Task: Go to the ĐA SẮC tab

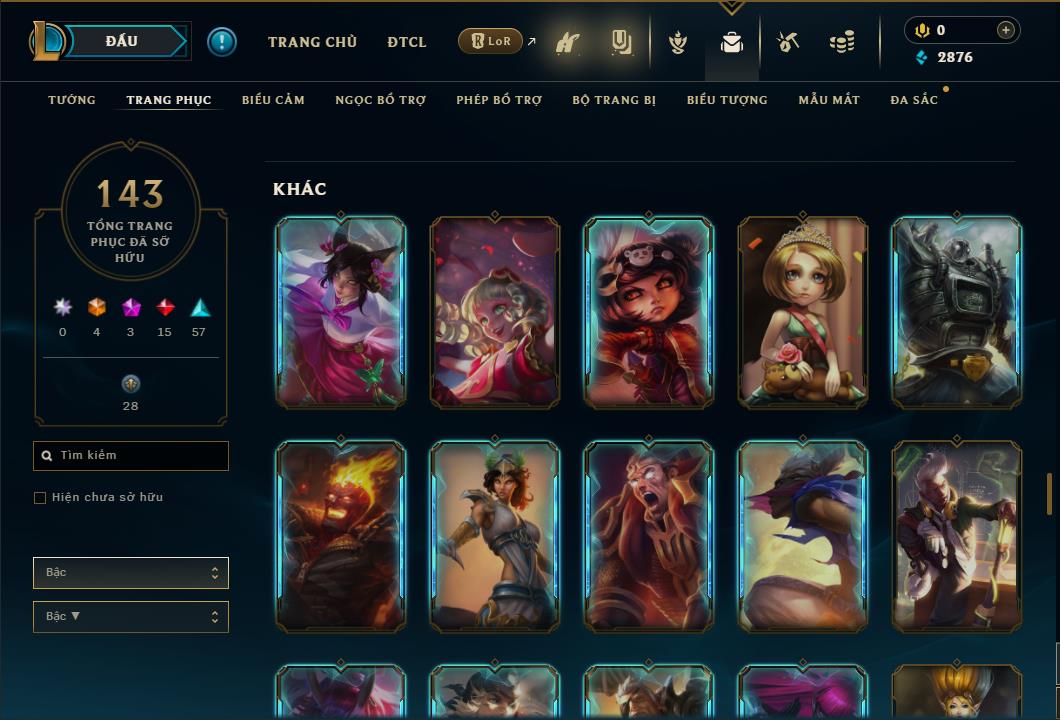Action: click(x=914, y=100)
